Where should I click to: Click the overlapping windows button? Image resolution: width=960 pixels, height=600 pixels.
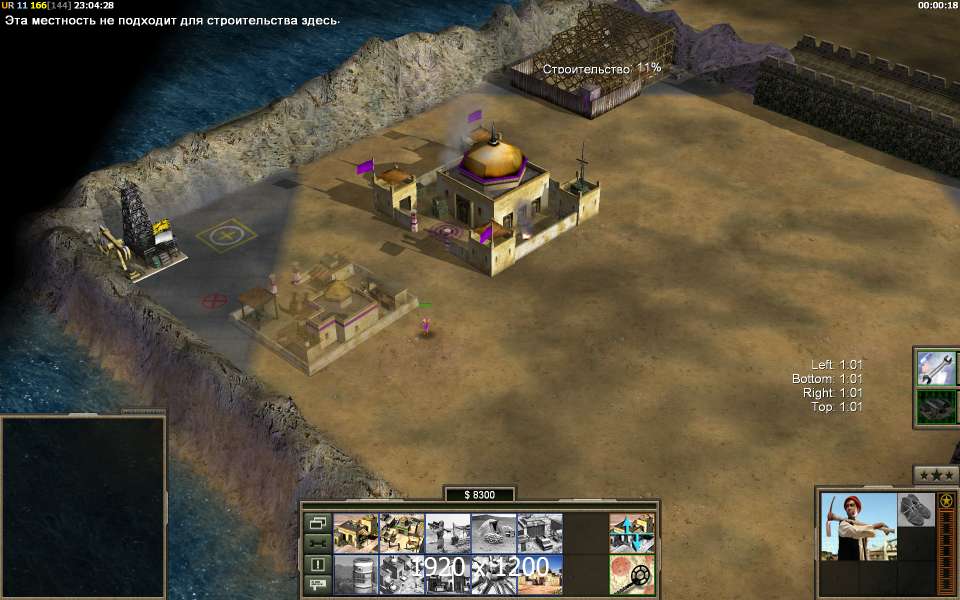318,523
